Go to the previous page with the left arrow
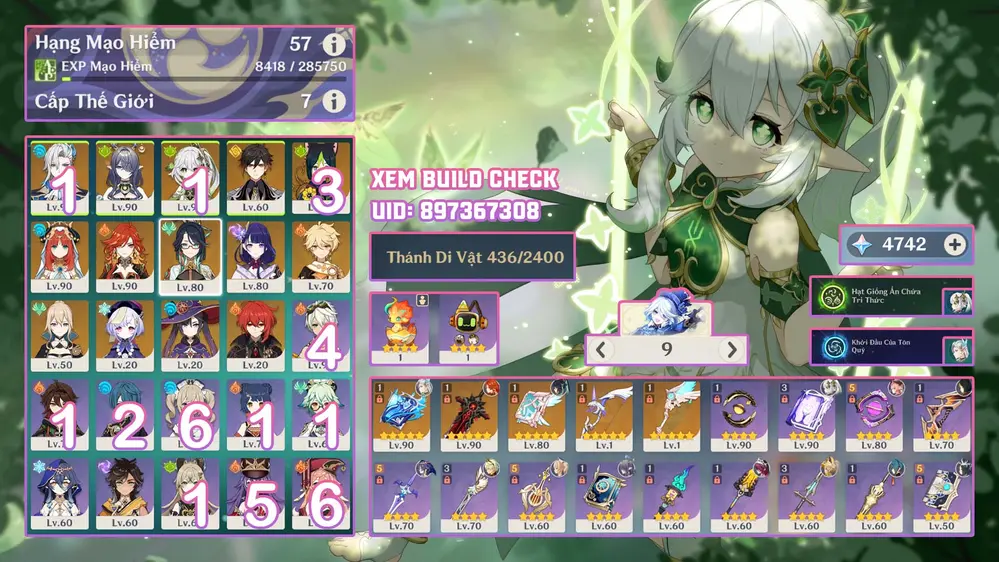This screenshot has width=999, height=562. pyautogui.click(x=601, y=350)
